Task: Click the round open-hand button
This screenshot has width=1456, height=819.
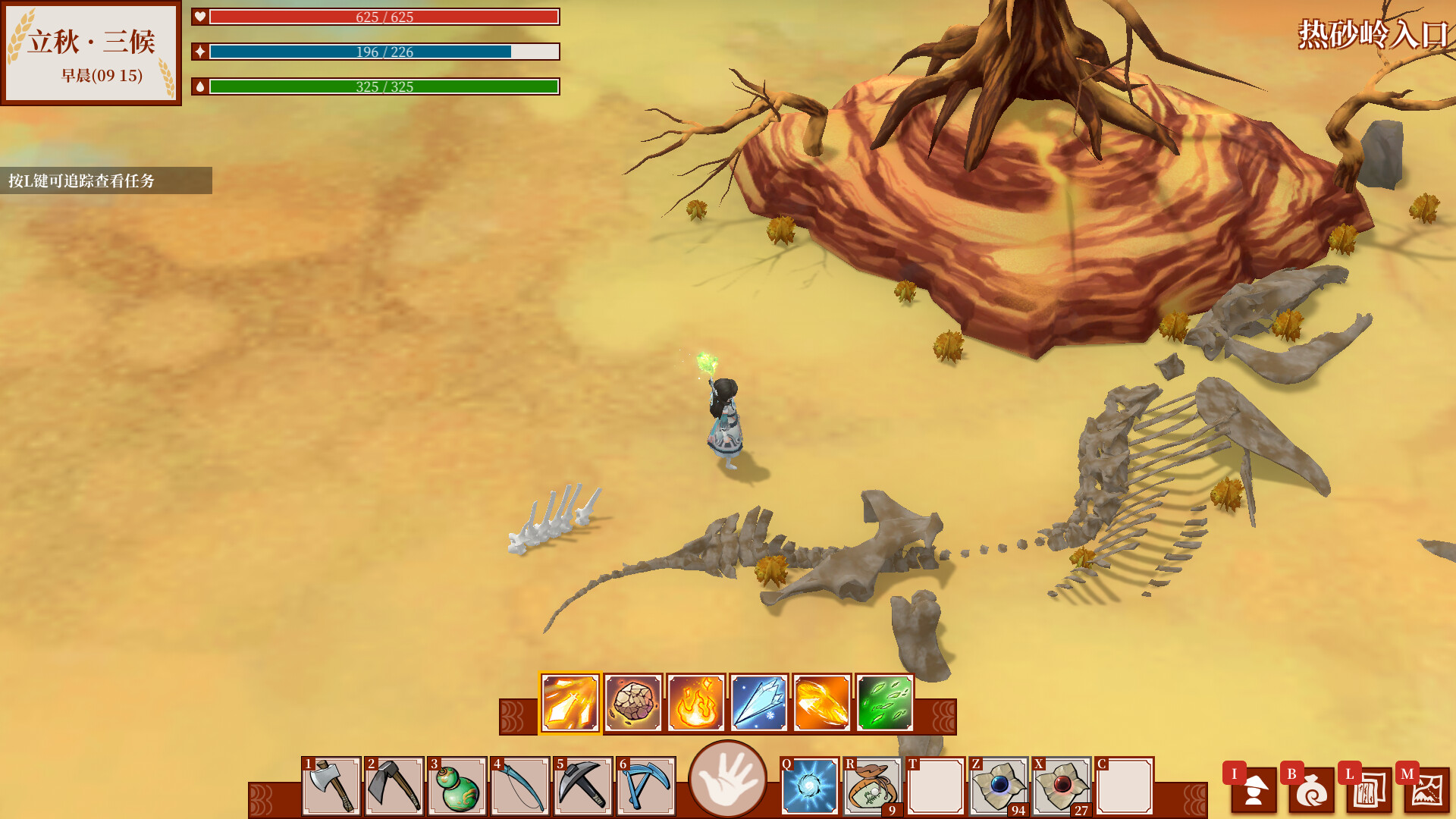Action: [728, 779]
